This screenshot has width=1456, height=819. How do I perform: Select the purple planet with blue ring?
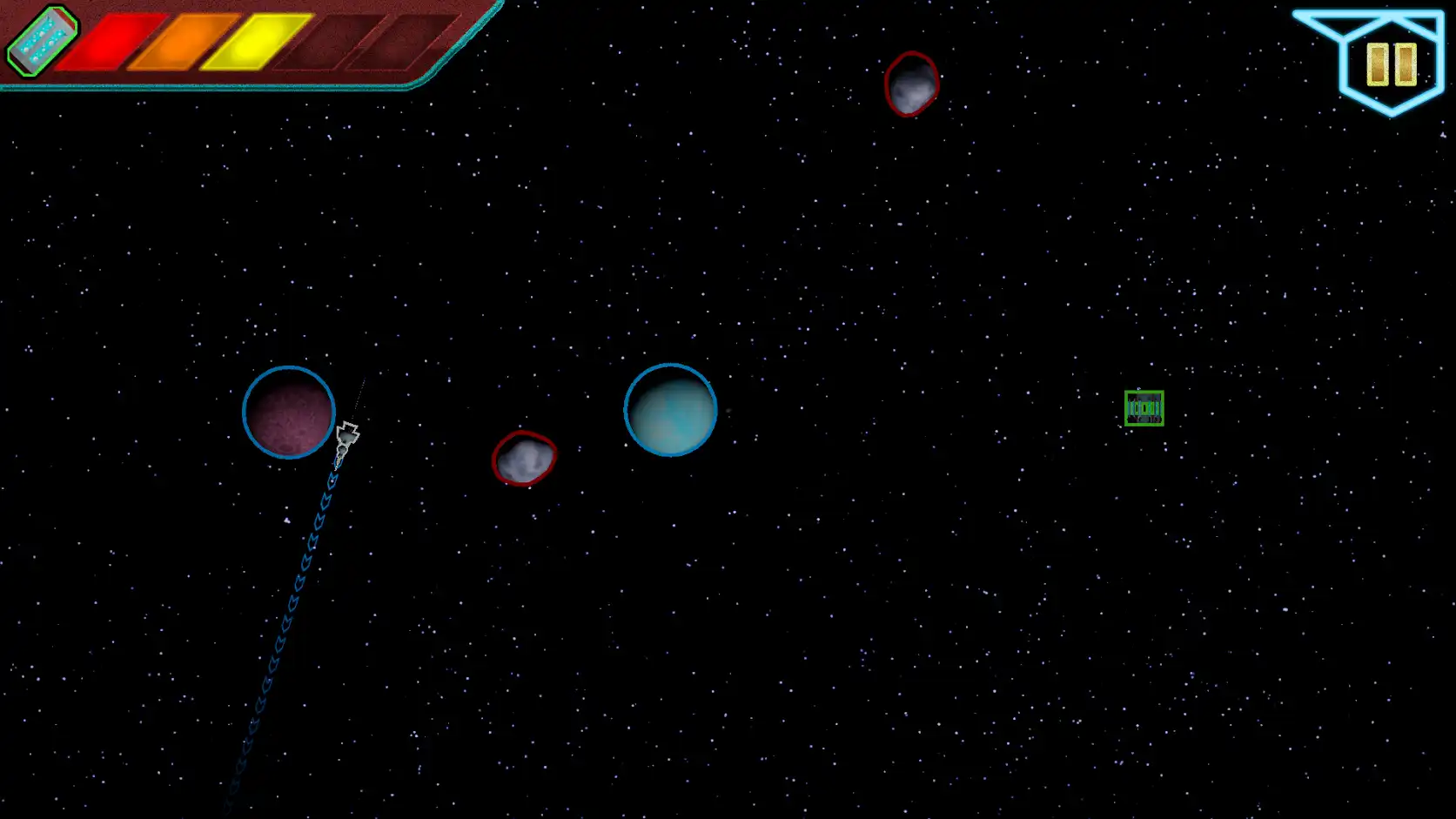pos(289,411)
